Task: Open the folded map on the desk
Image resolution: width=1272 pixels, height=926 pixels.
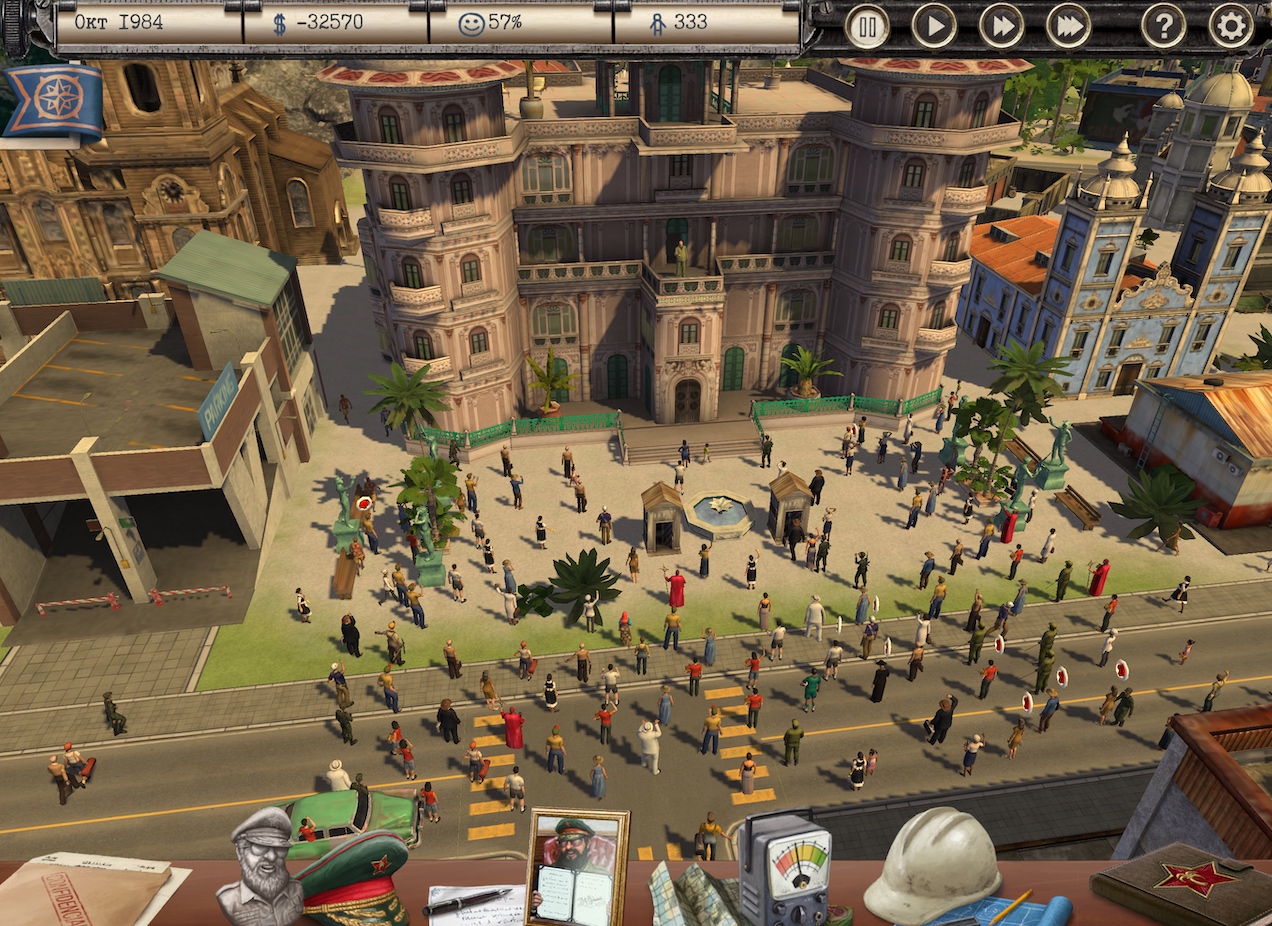Action: 693,893
